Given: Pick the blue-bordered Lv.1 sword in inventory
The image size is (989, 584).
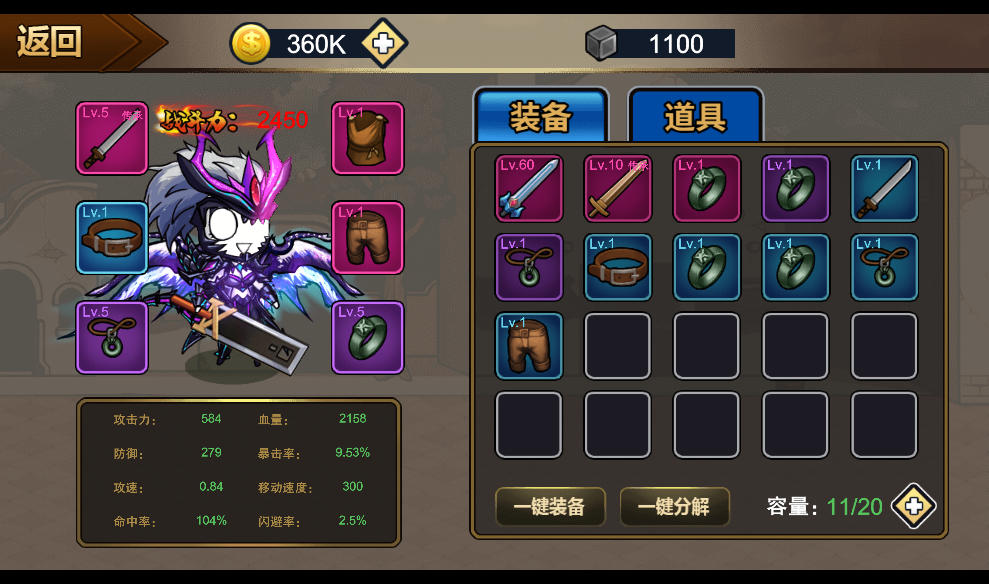Looking at the screenshot, I should (884, 188).
